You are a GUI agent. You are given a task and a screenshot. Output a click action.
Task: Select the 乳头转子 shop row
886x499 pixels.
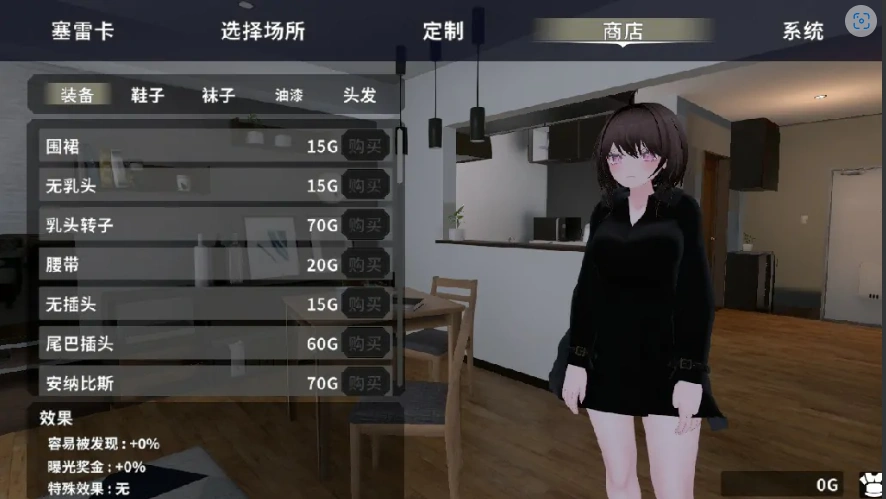click(x=180, y=225)
